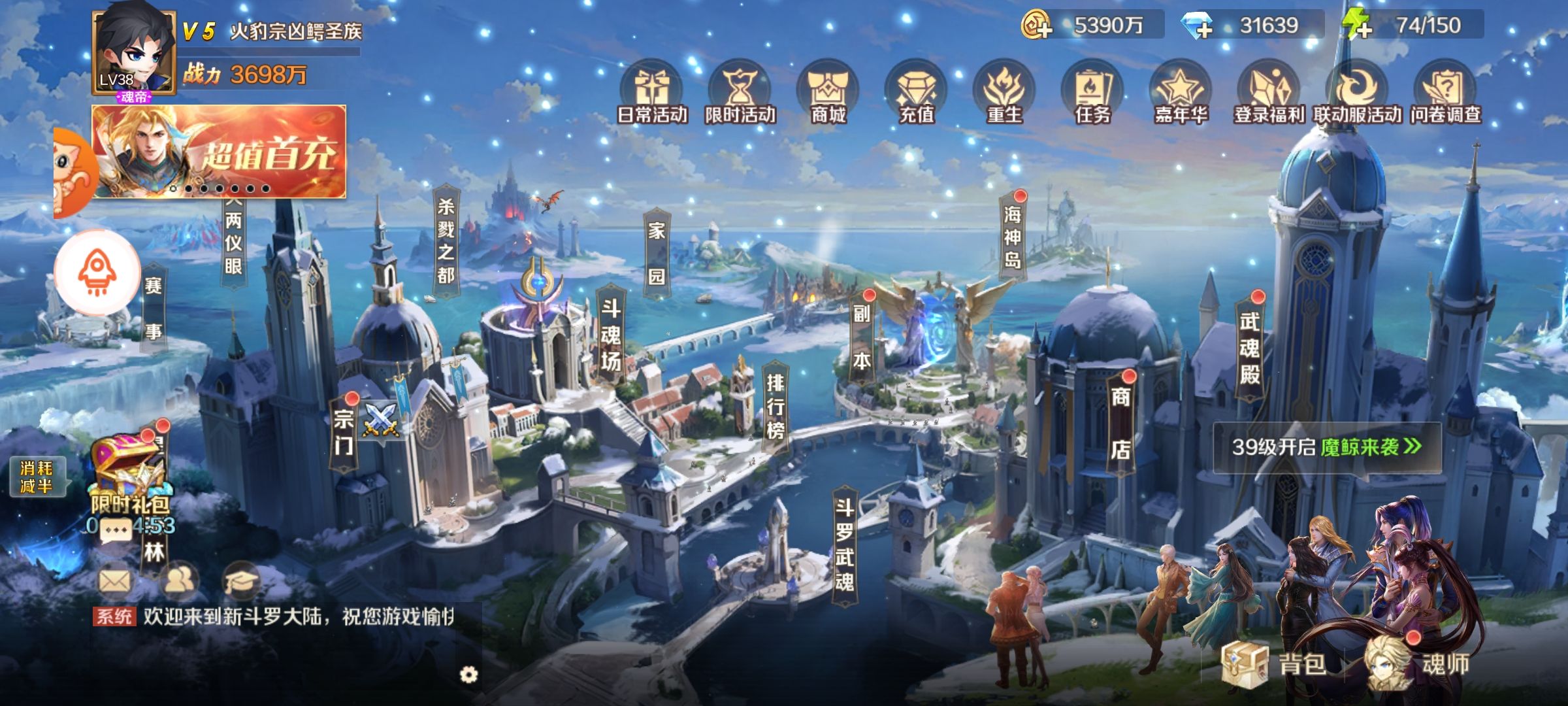Open the 充值 recharge screen
This screenshot has height=706, width=1568.
[916, 95]
